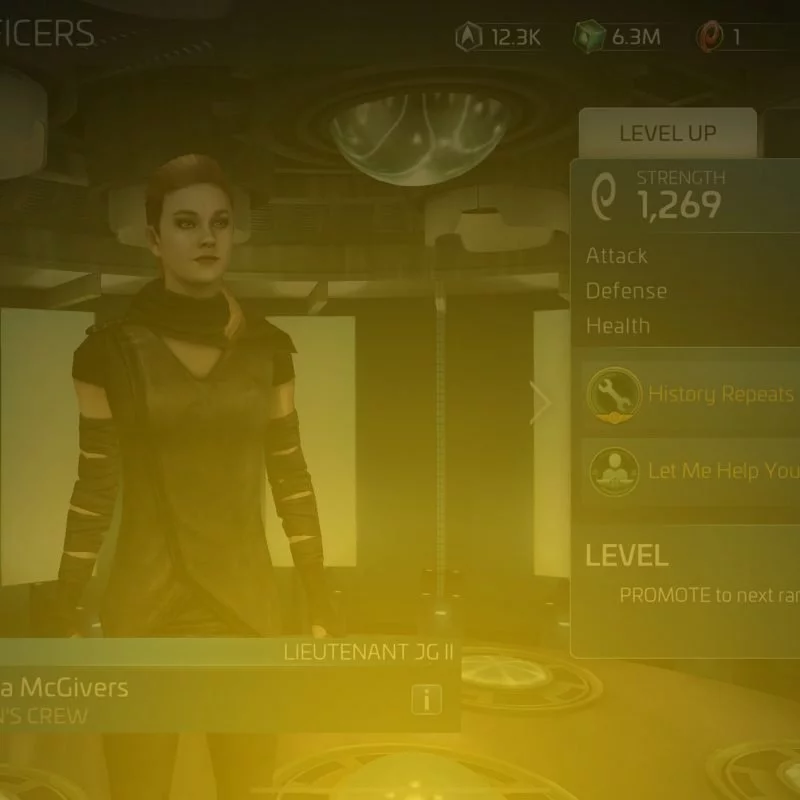Switch to the LEVEL UP tab
The height and width of the screenshot is (800, 800).
coord(667,134)
